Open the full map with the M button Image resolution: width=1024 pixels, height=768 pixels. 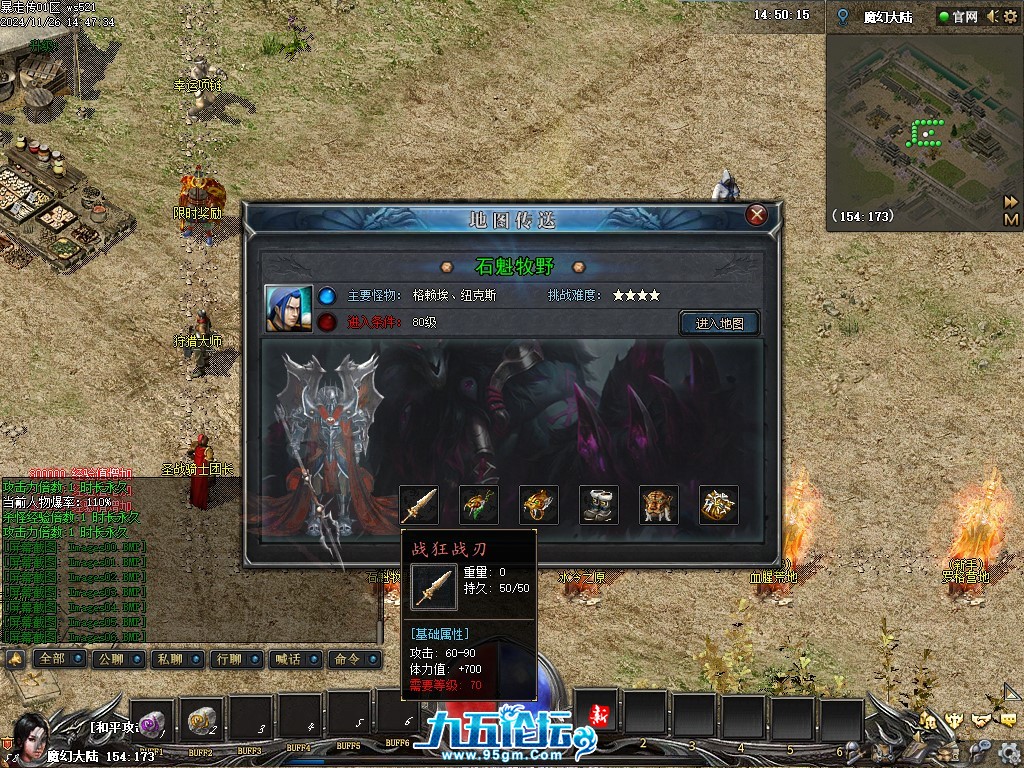coord(1011,219)
